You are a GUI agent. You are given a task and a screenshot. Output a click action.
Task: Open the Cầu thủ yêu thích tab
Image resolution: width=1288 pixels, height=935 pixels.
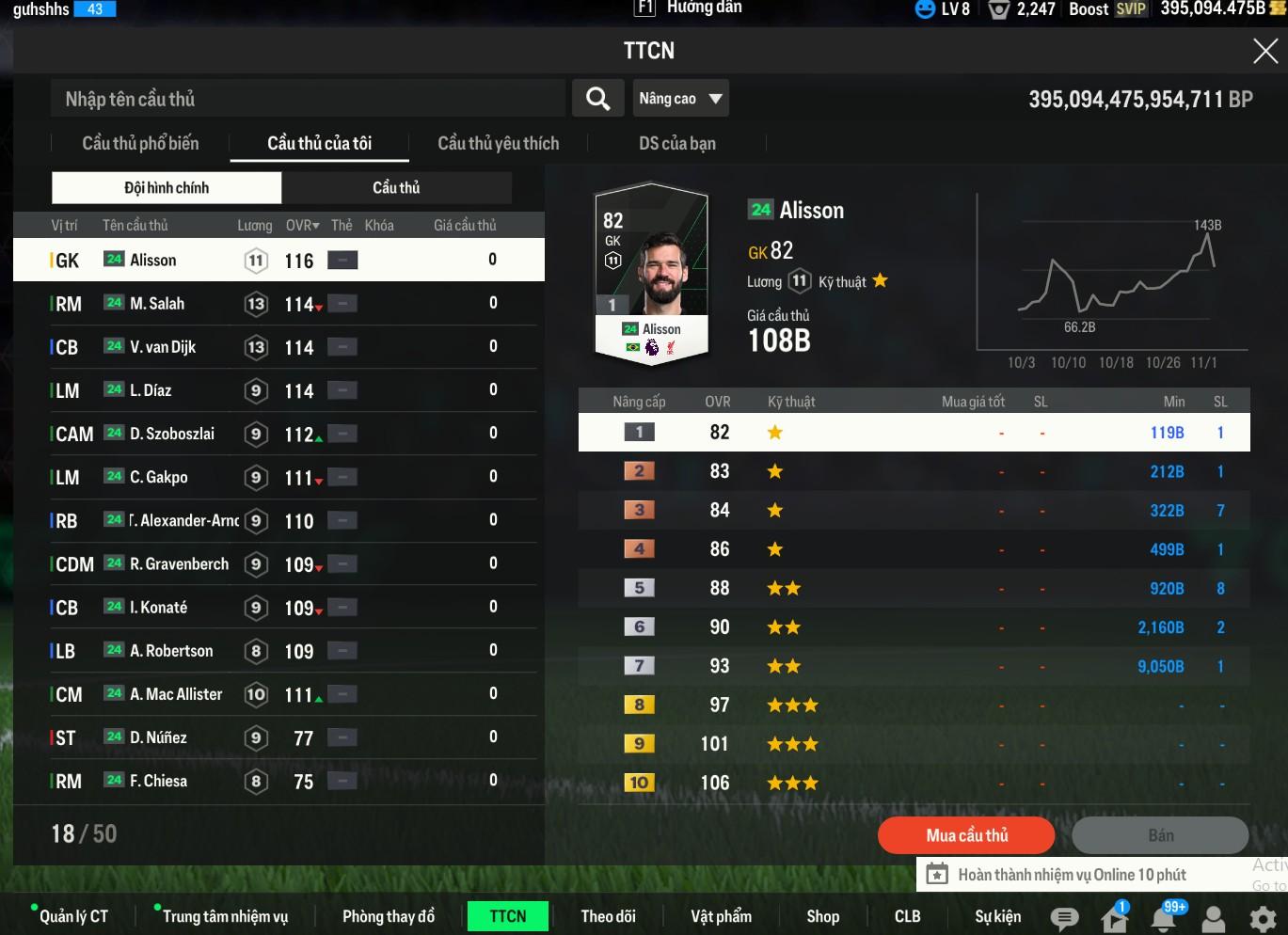pos(498,144)
